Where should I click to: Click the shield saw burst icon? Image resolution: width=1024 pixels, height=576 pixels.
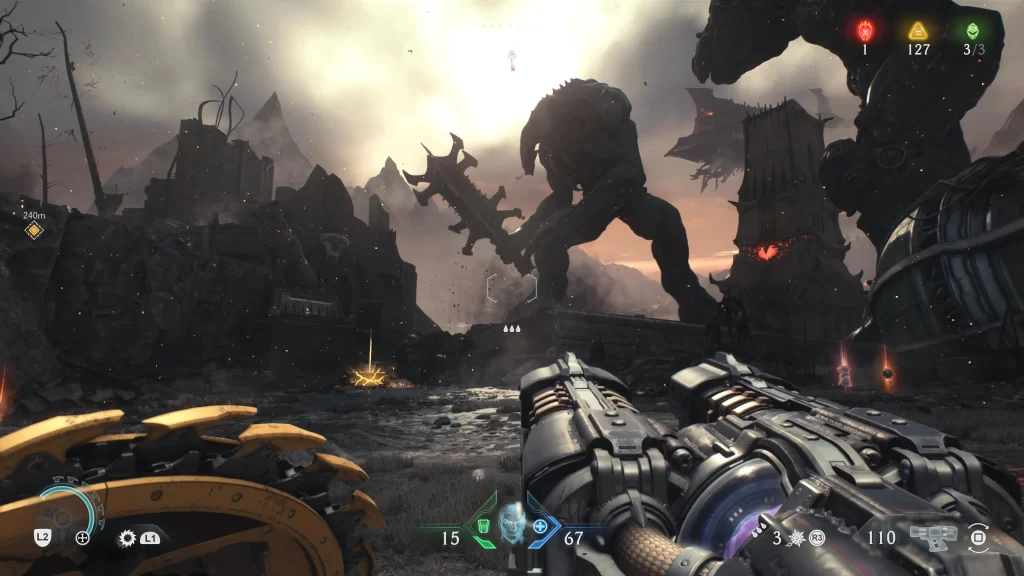[127, 537]
